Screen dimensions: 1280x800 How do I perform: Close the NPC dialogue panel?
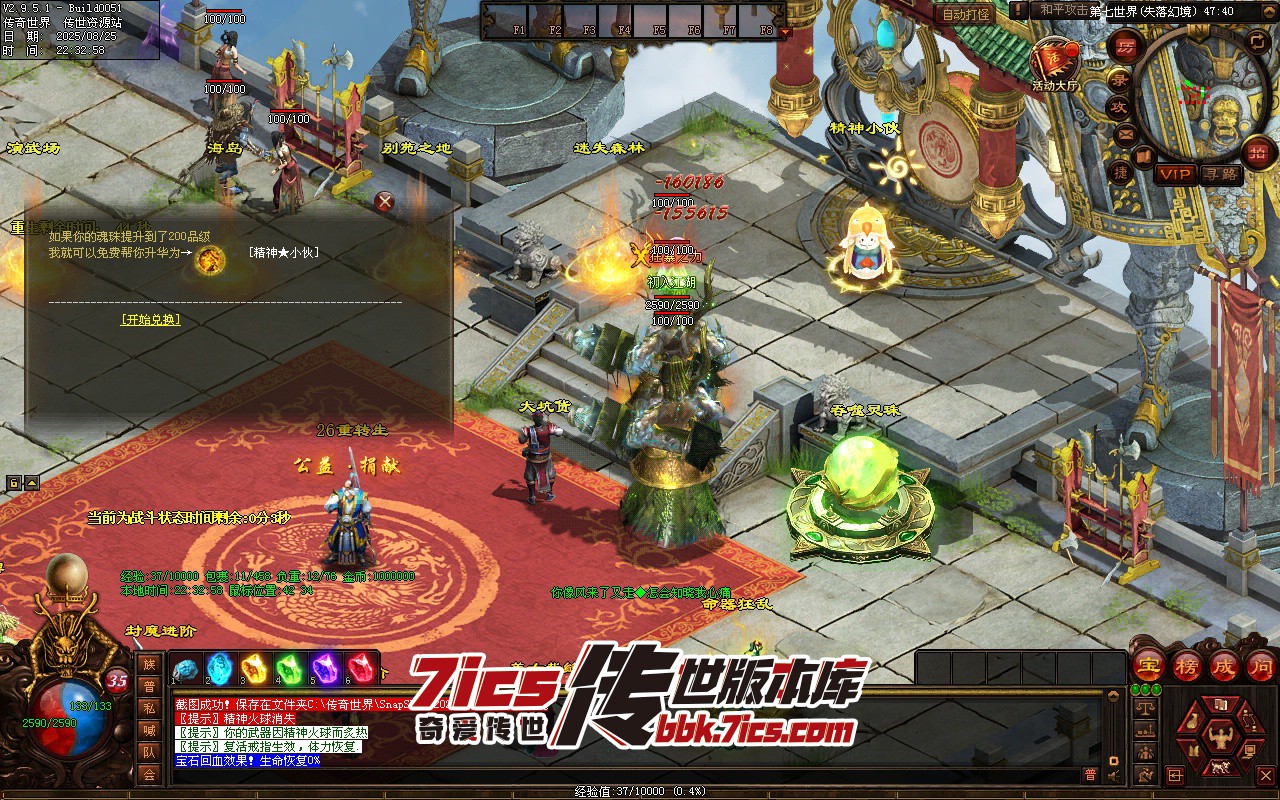coord(384,201)
